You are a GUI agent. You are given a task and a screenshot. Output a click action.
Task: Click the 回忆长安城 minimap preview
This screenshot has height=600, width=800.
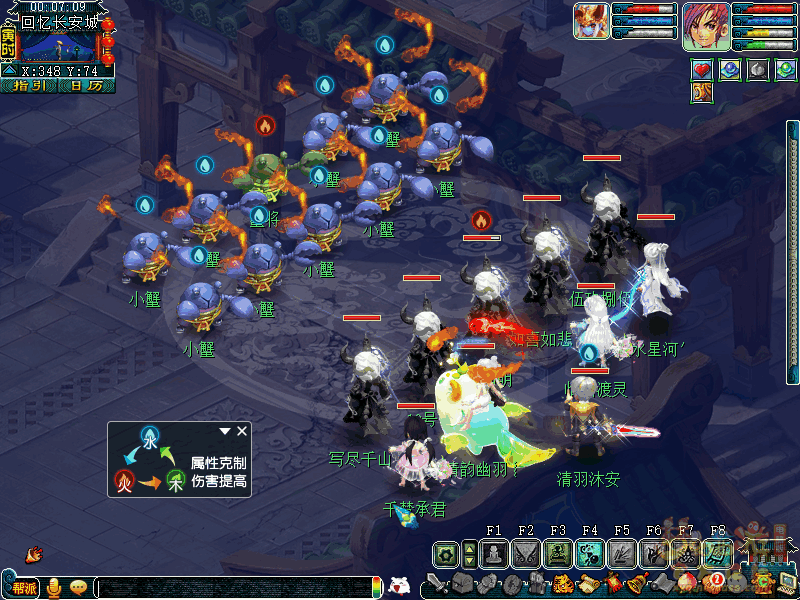pyautogui.click(x=60, y=46)
